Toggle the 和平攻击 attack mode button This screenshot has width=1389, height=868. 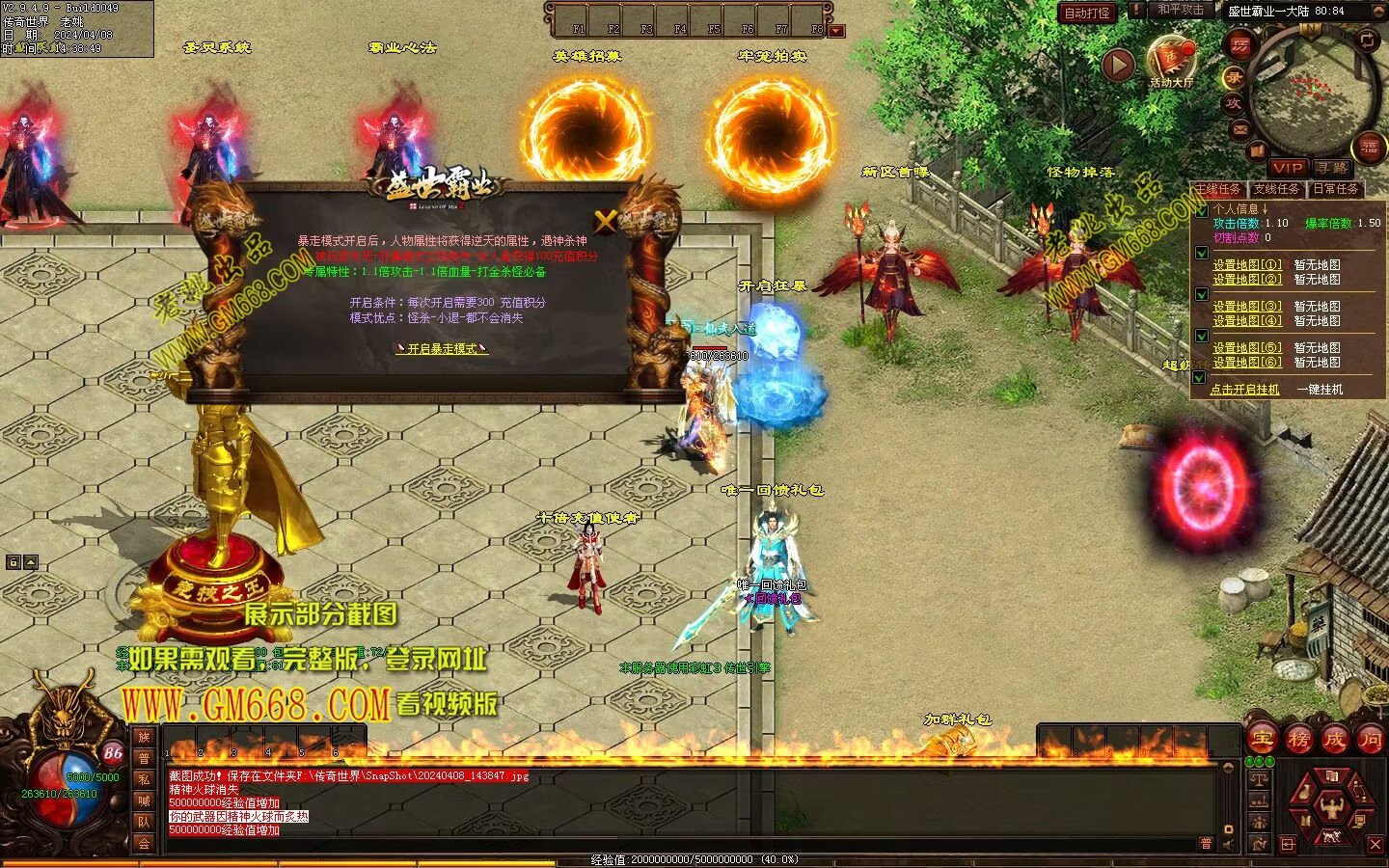tap(1180, 10)
